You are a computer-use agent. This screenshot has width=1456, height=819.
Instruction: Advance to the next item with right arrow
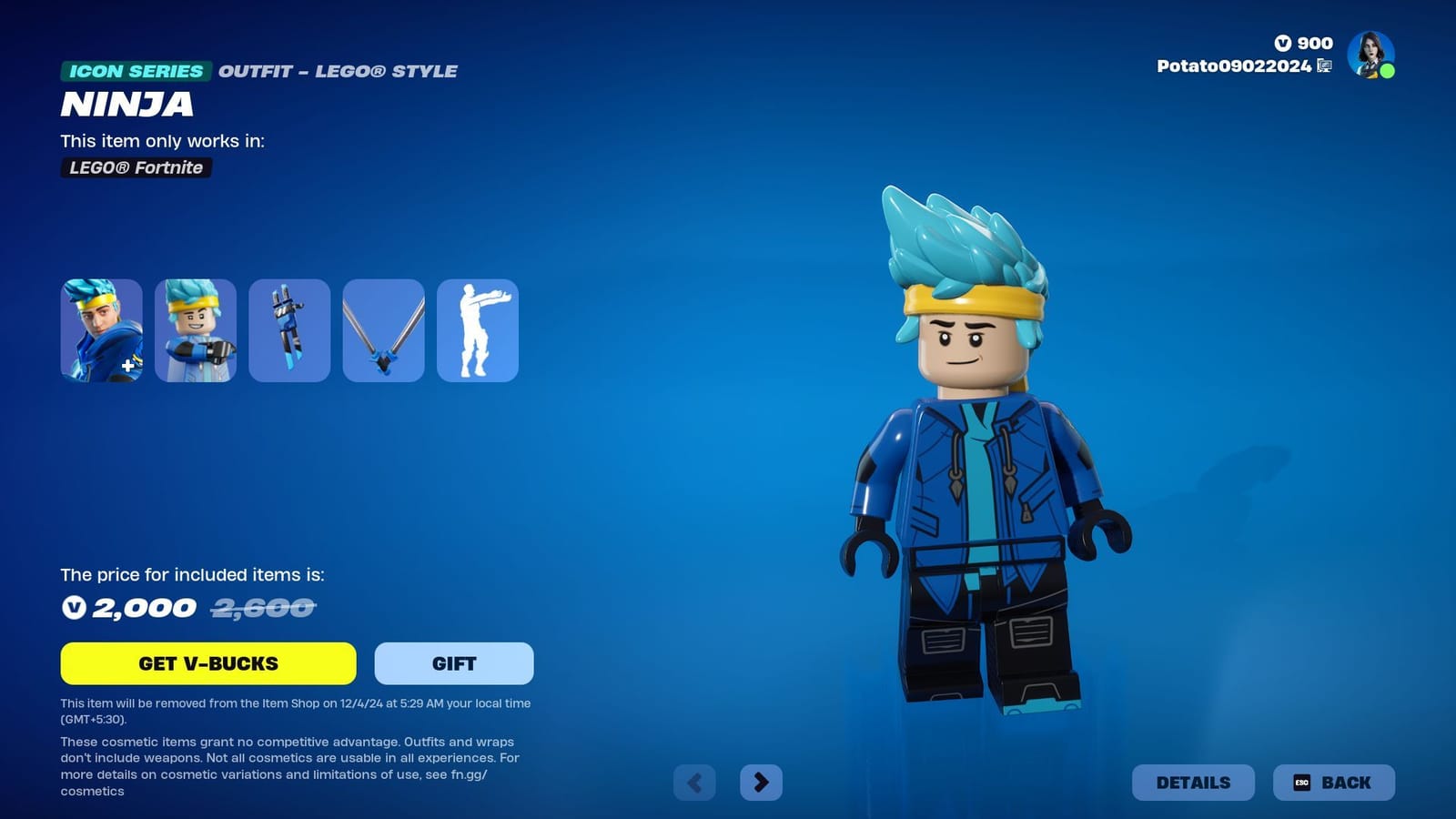[x=763, y=782]
